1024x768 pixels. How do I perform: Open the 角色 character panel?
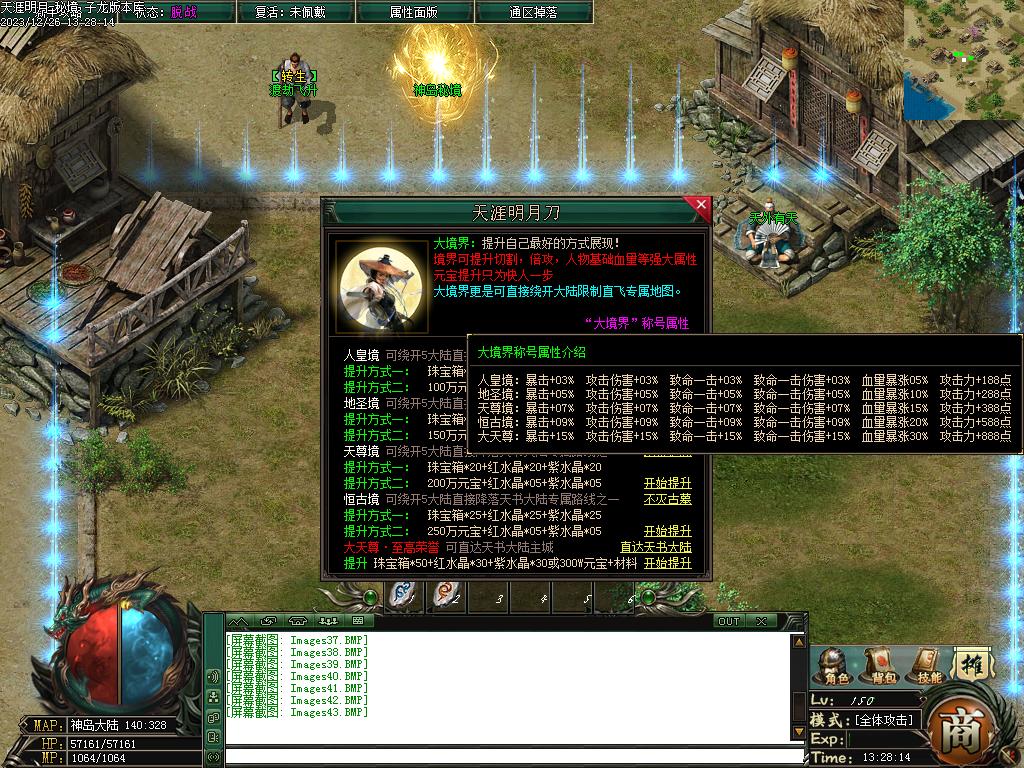pos(836,667)
